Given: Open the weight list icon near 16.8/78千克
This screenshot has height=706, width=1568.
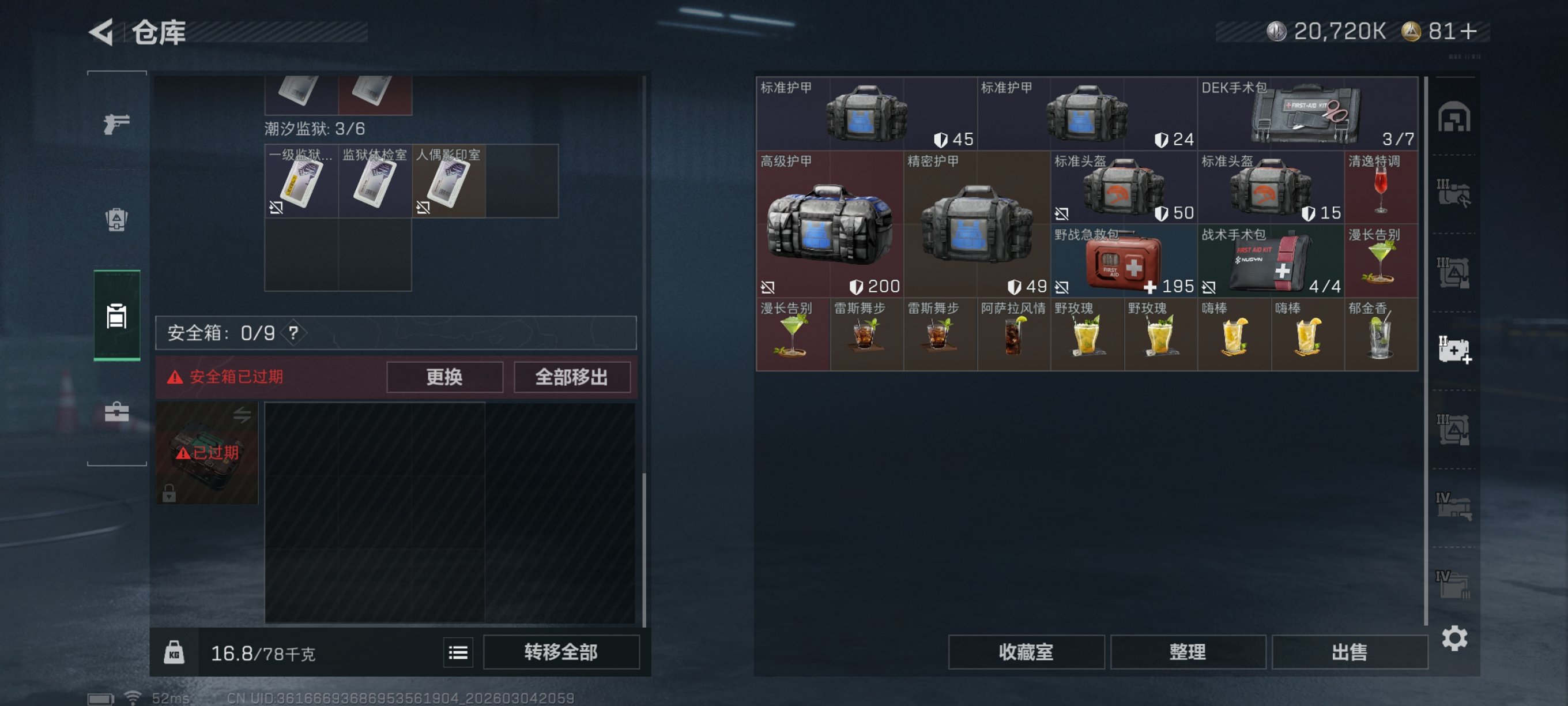Looking at the screenshot, I should click(x=457, y=652).
